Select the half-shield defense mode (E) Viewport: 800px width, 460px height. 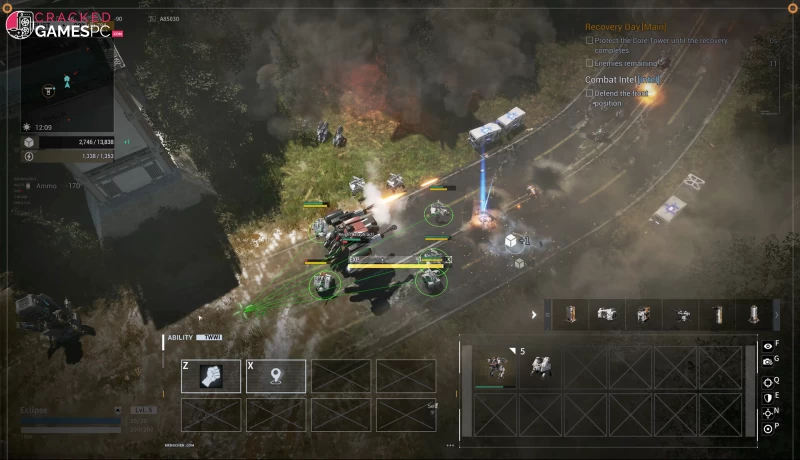click(x=767, y=396)
